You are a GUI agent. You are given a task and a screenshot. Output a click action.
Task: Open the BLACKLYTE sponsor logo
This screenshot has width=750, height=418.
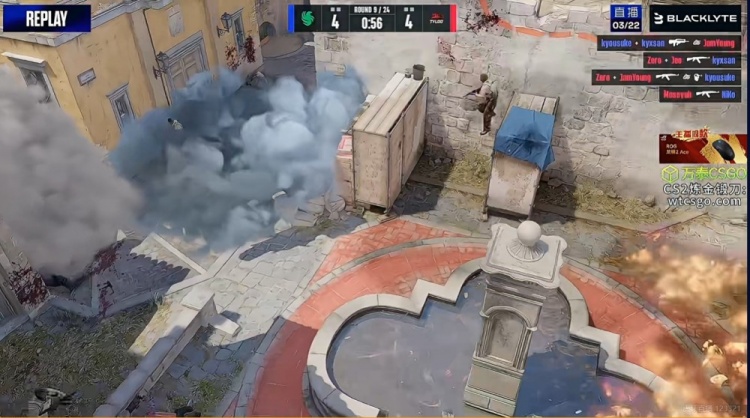pos(695,18)
